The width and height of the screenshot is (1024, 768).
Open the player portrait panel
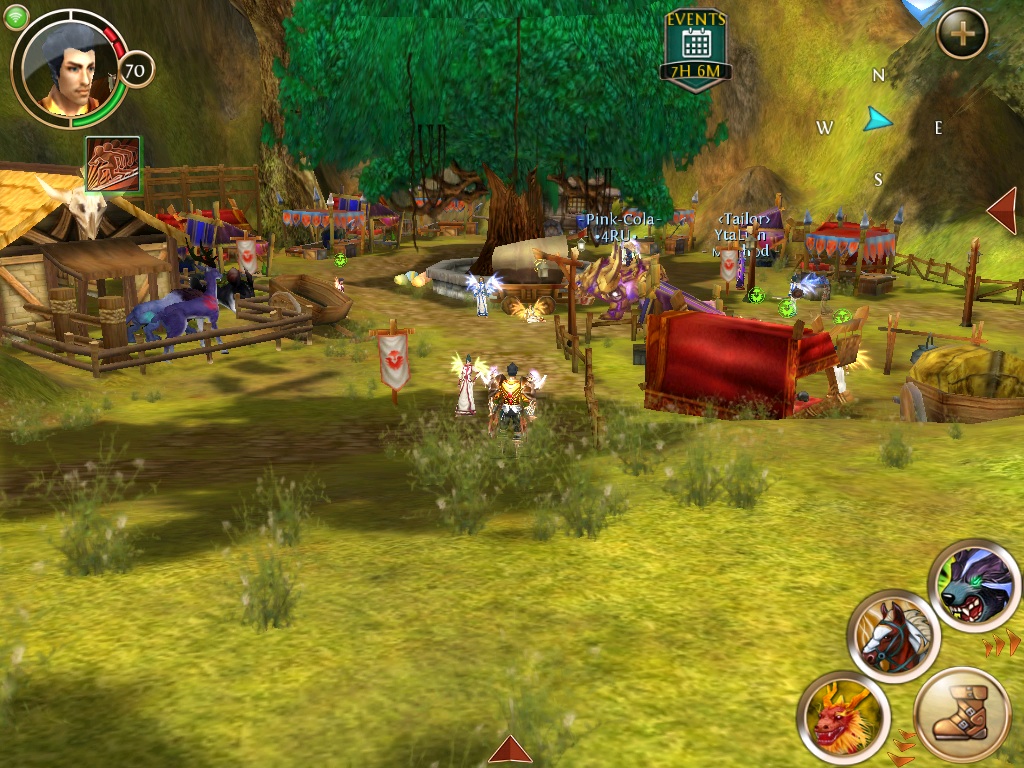point(68,69)
